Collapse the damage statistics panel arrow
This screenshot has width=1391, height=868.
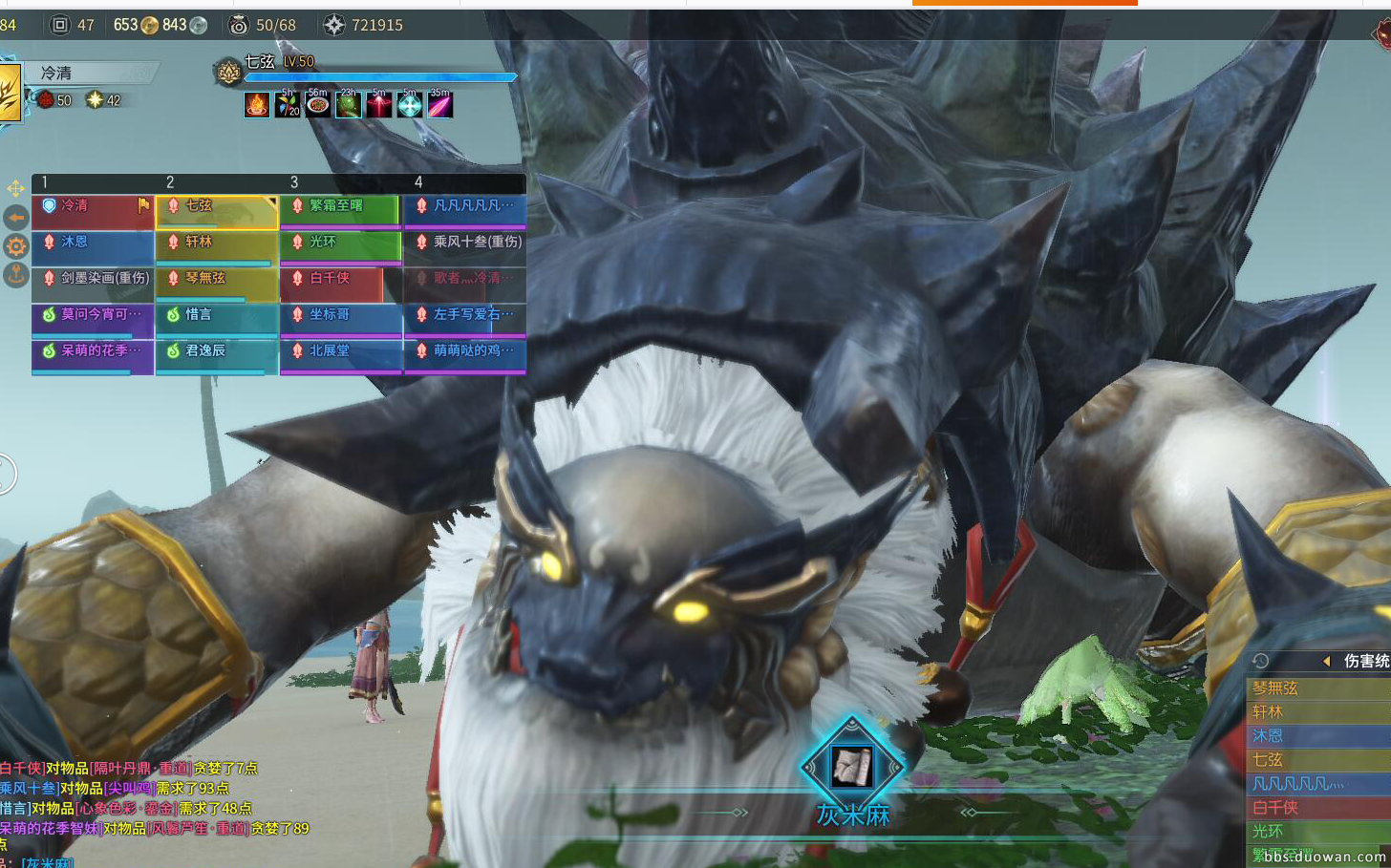tap(1326, 661)
